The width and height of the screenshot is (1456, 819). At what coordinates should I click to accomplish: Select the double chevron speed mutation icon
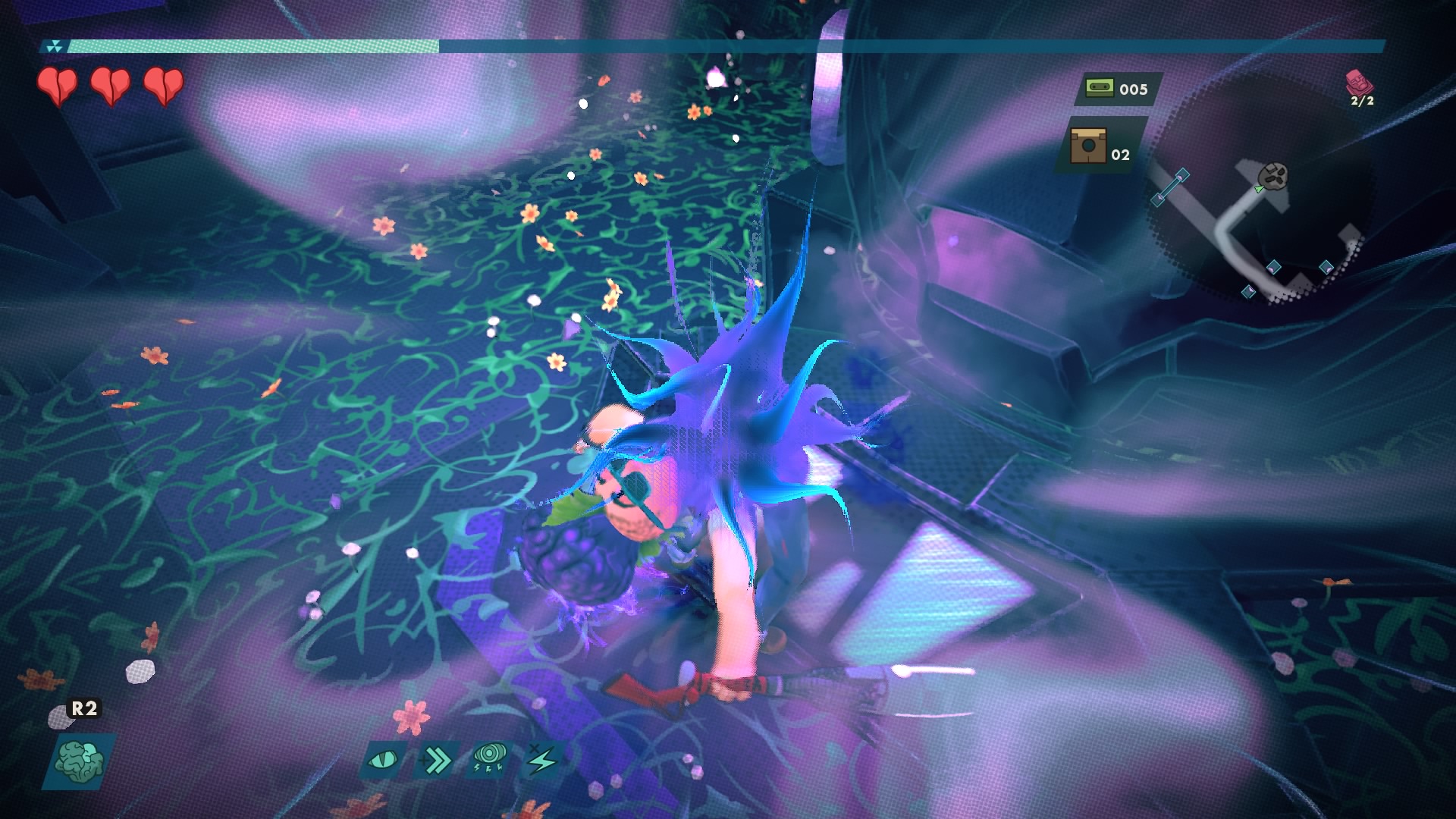(x=437, y=759)
